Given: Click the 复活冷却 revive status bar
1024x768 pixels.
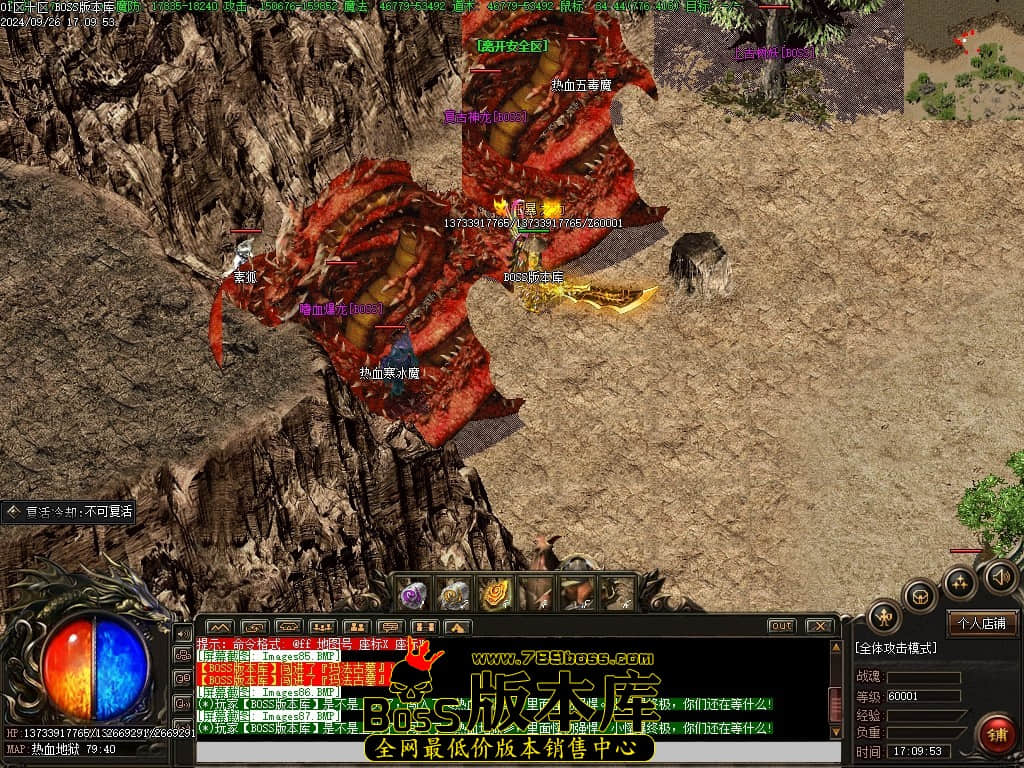Looking at the screenshot, I should click(x=68, y=512).
